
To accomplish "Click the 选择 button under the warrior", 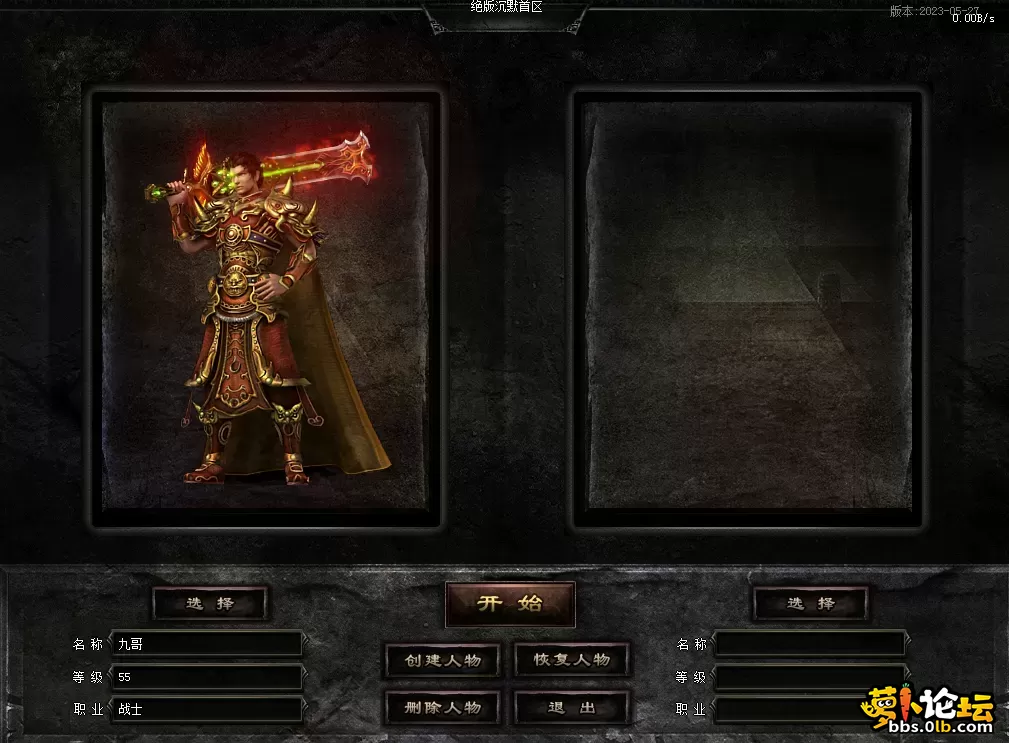I will [210, 603].
